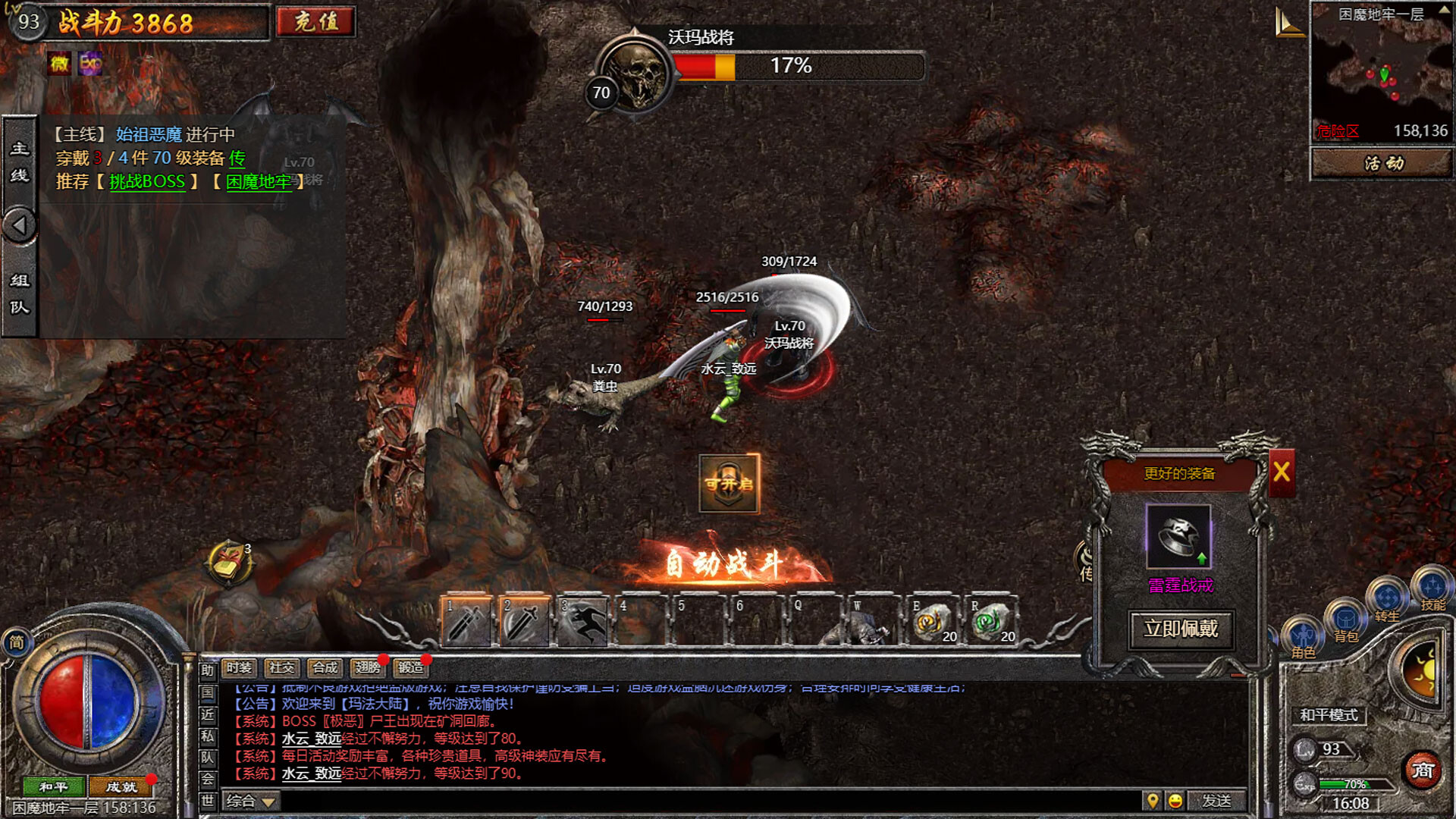Toggle the 和平 peace mode button
This screenshot has width=1456, height=819.
(x=55, y=788)
